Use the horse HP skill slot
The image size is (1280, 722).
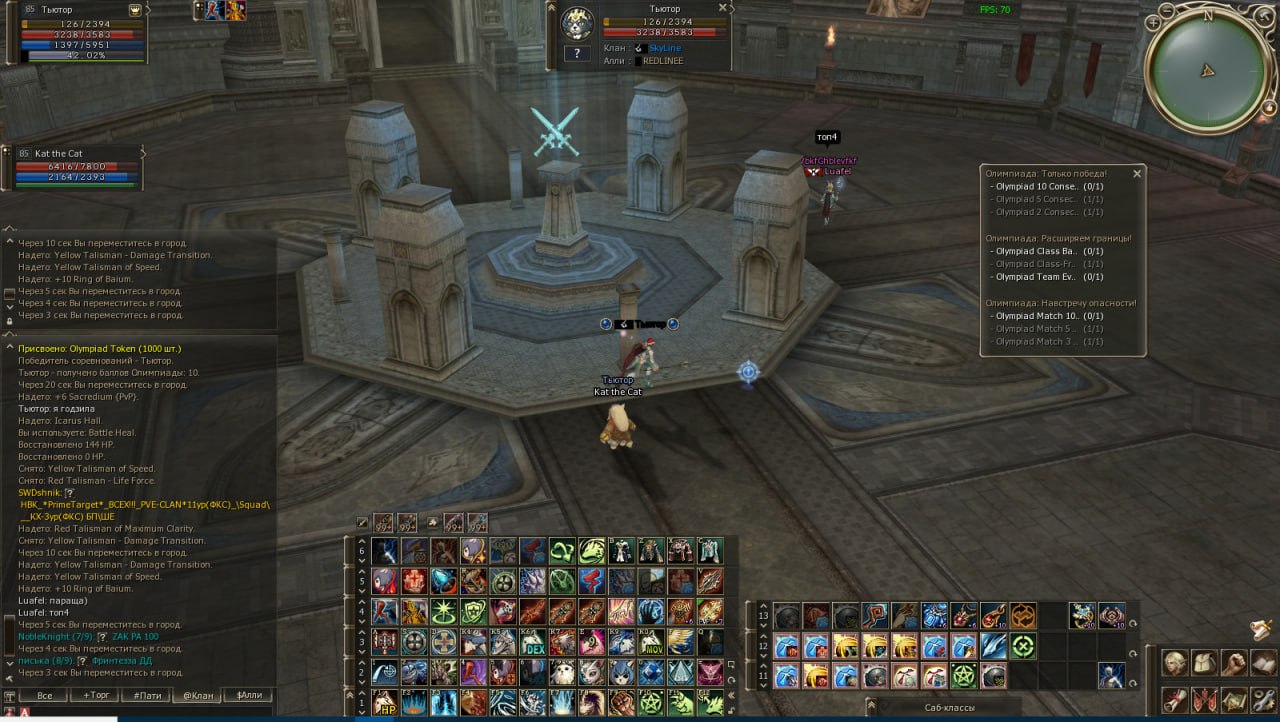[385, 701]
